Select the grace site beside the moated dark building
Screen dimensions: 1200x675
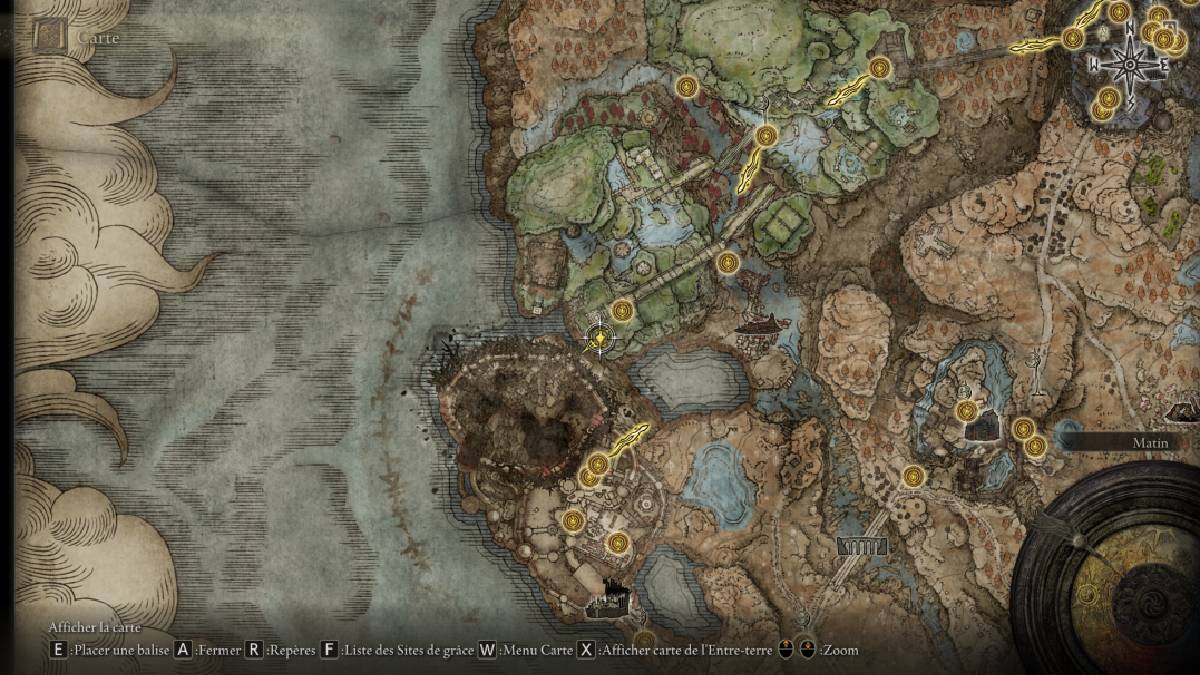(x=966, y=411)
